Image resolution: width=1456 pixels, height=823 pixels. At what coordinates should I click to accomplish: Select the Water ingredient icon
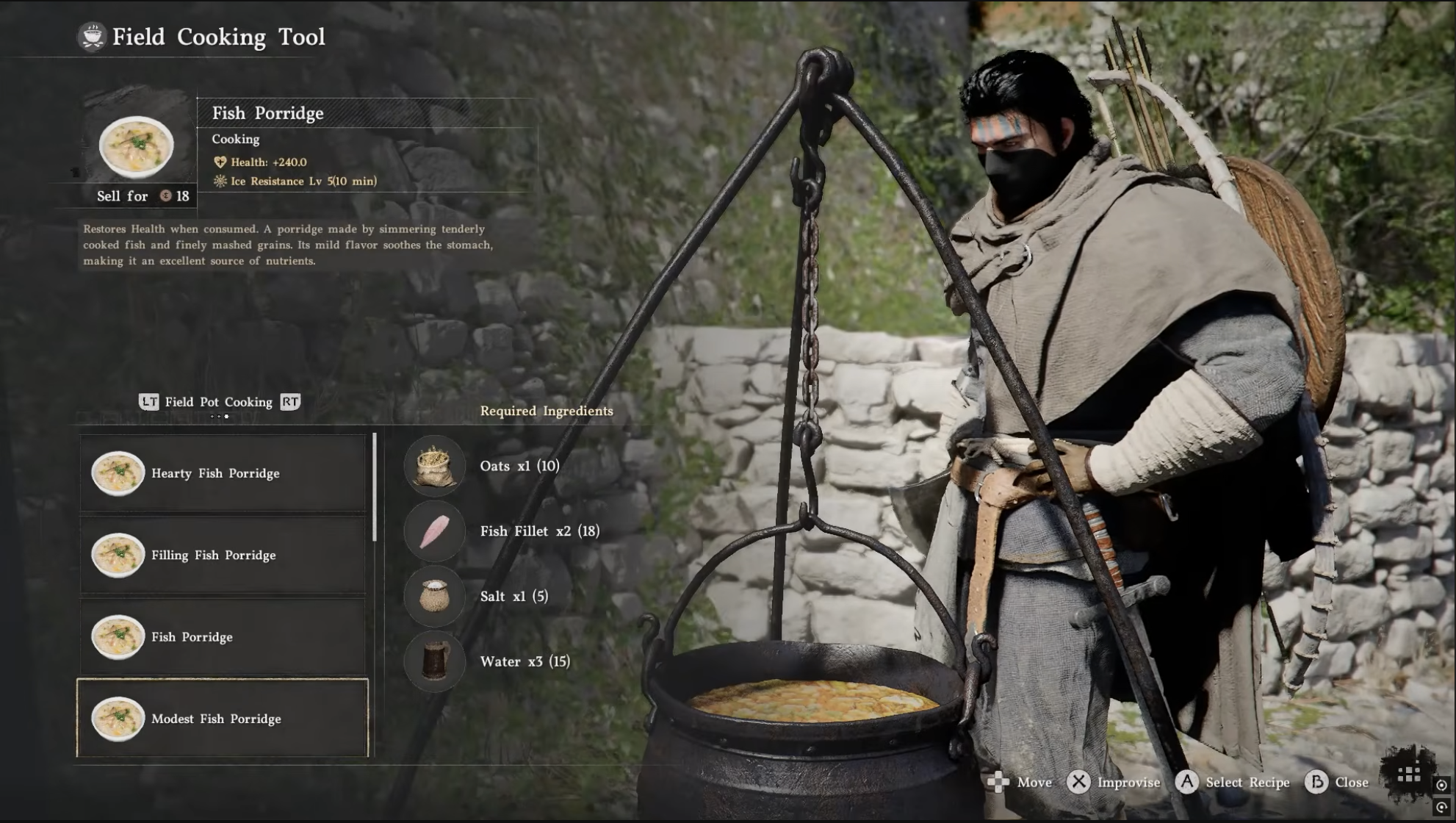pos(434,661)
